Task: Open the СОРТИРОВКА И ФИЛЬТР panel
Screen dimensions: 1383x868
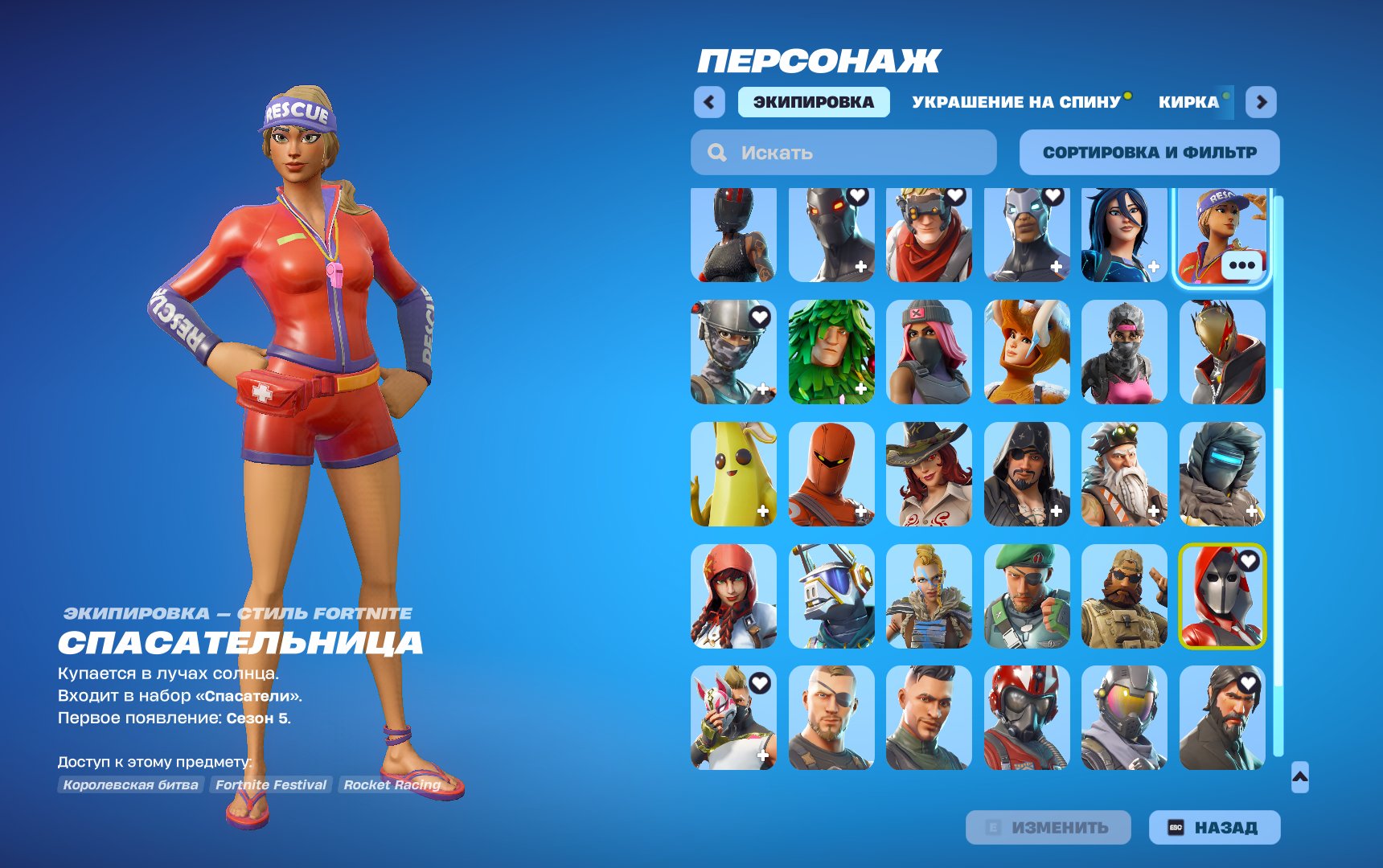Action: coord(1148,152)
